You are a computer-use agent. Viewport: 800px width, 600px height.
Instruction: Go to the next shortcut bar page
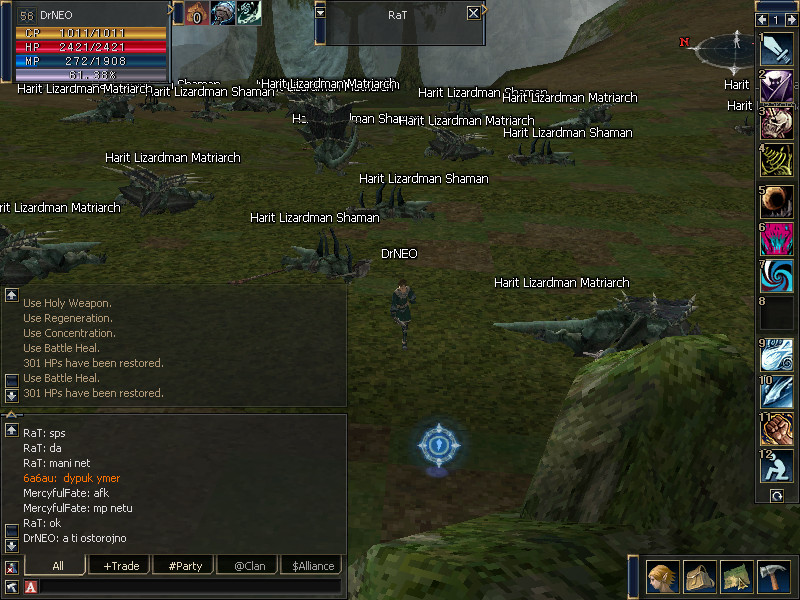pyautogui.click(x=791, y=19)
